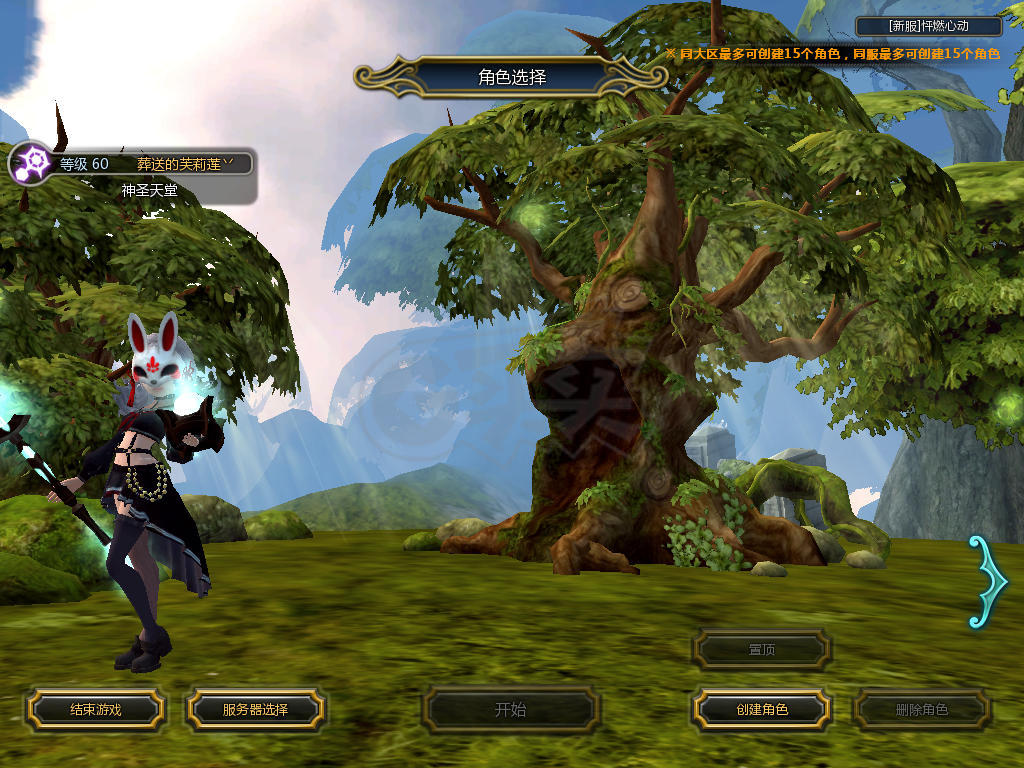Pin the character with 置顶 button

762,650
